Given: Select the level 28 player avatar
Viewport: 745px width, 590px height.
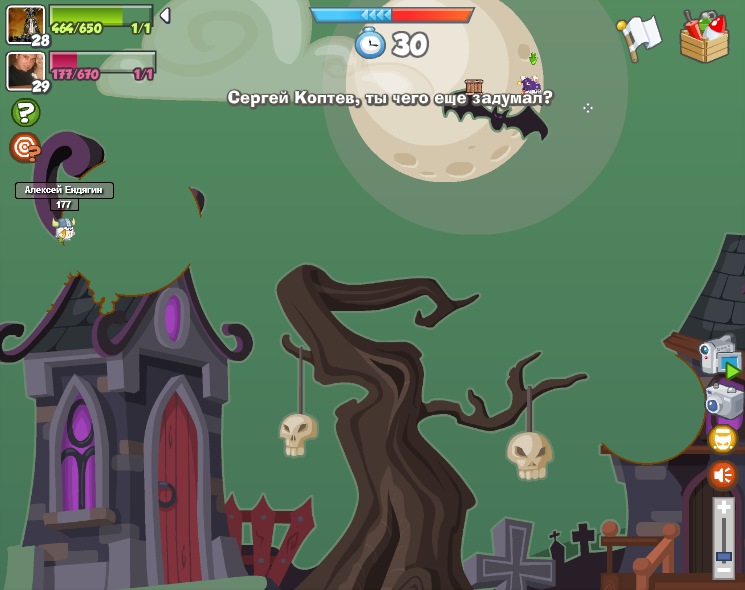Looking at the screenshot, I should point(24,23).
